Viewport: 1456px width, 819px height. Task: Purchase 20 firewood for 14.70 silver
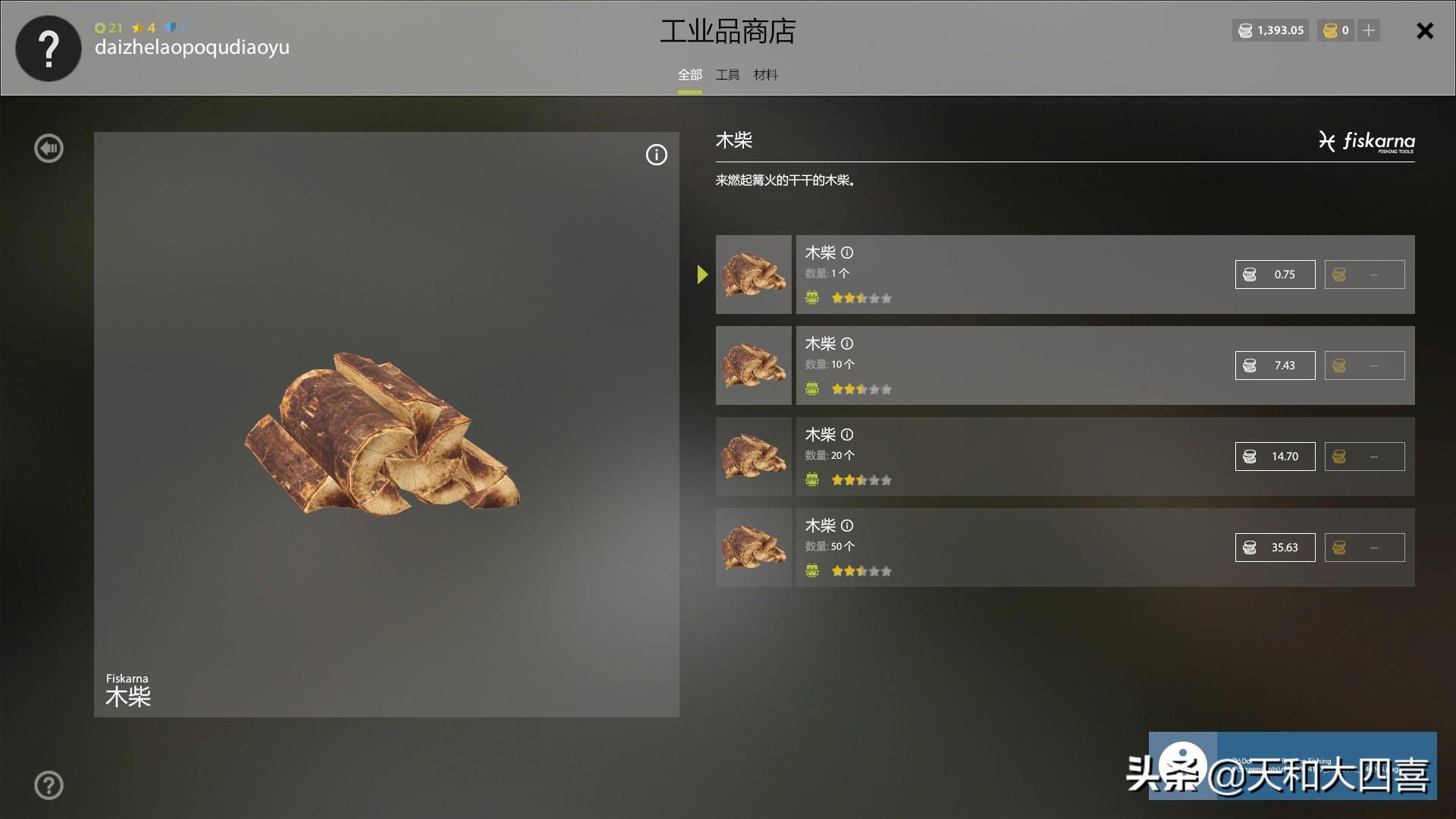click(1275, 457)
